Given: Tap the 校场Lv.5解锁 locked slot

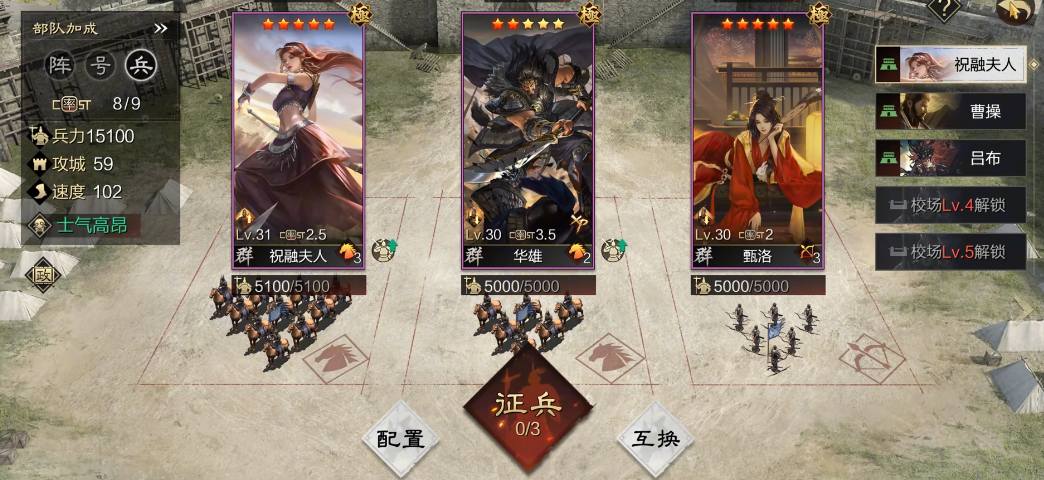Looking at the screenshot, I should 950,251.
